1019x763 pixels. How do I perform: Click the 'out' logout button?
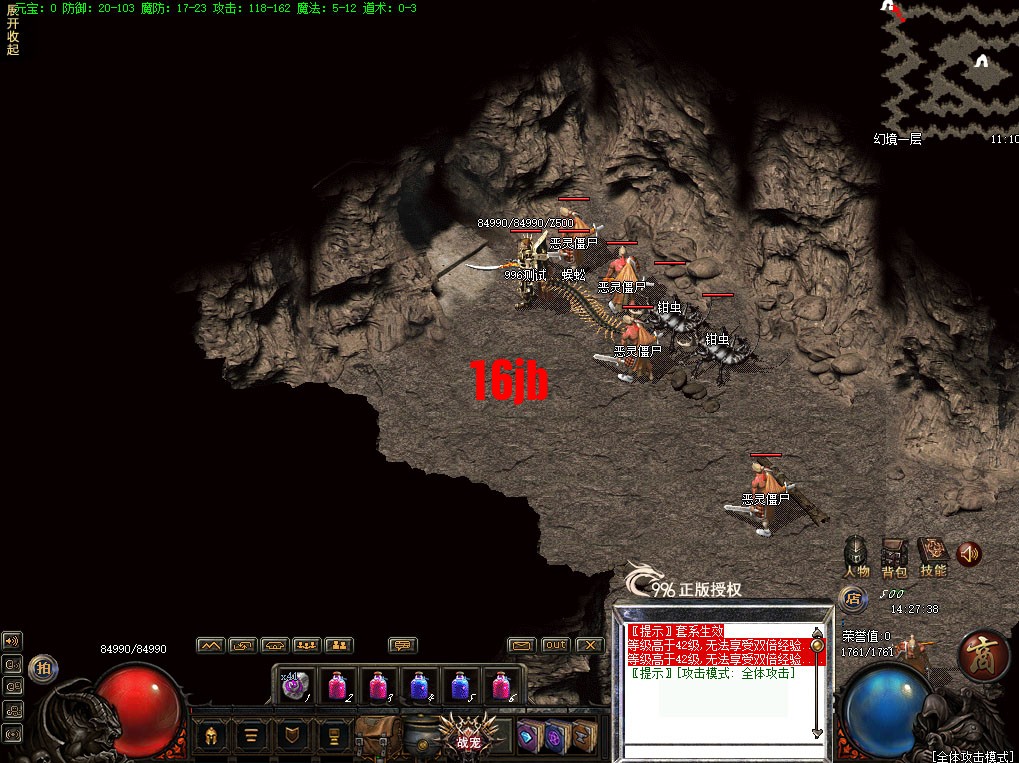tap(556, 645)
